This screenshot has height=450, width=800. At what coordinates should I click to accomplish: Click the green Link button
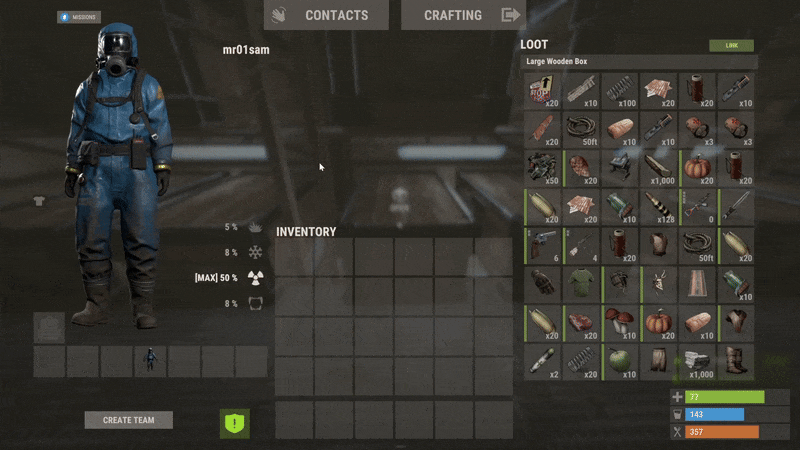(x=731, y=46)
